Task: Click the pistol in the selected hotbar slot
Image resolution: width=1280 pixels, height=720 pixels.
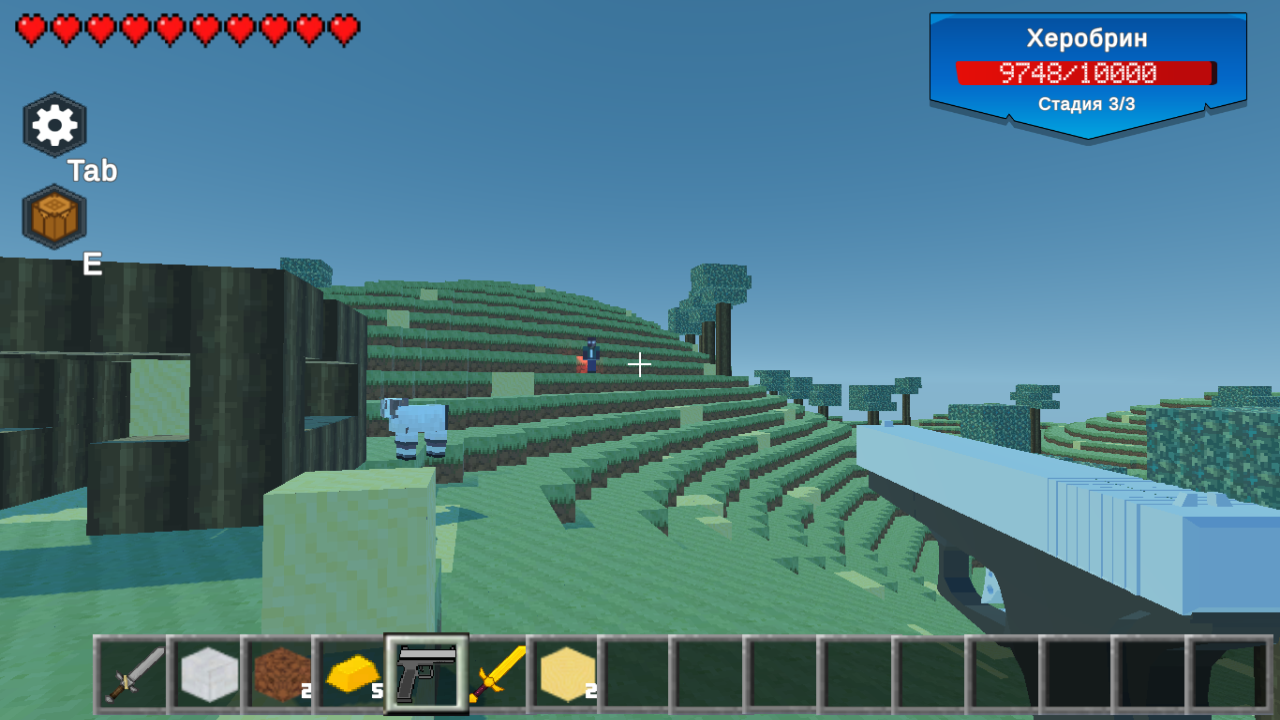Action: click(424, 675)
